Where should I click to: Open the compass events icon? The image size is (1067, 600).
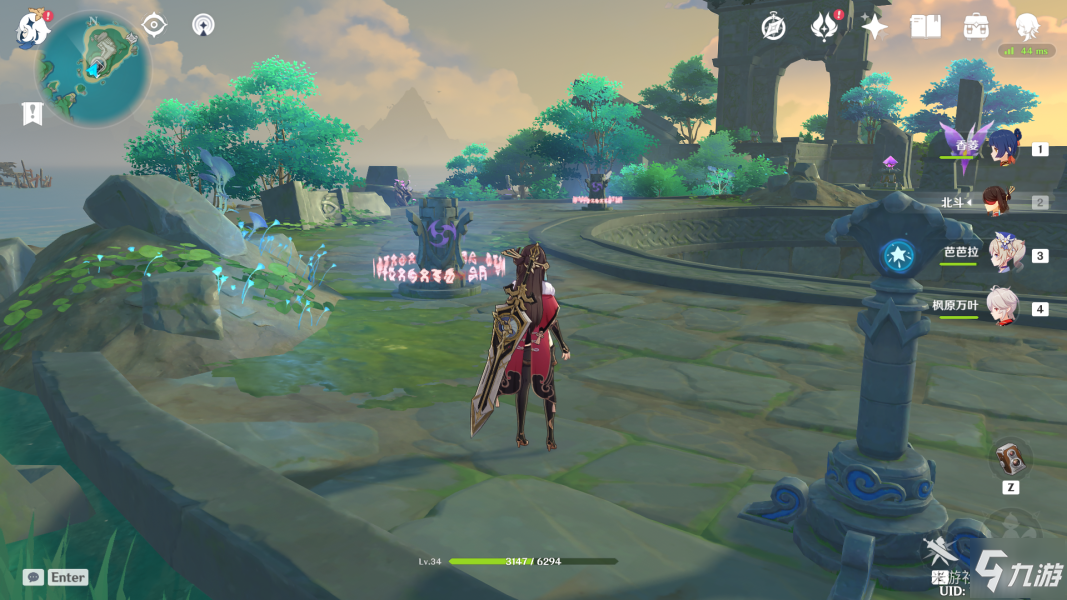pyautogui.click(x=773, y=27)
